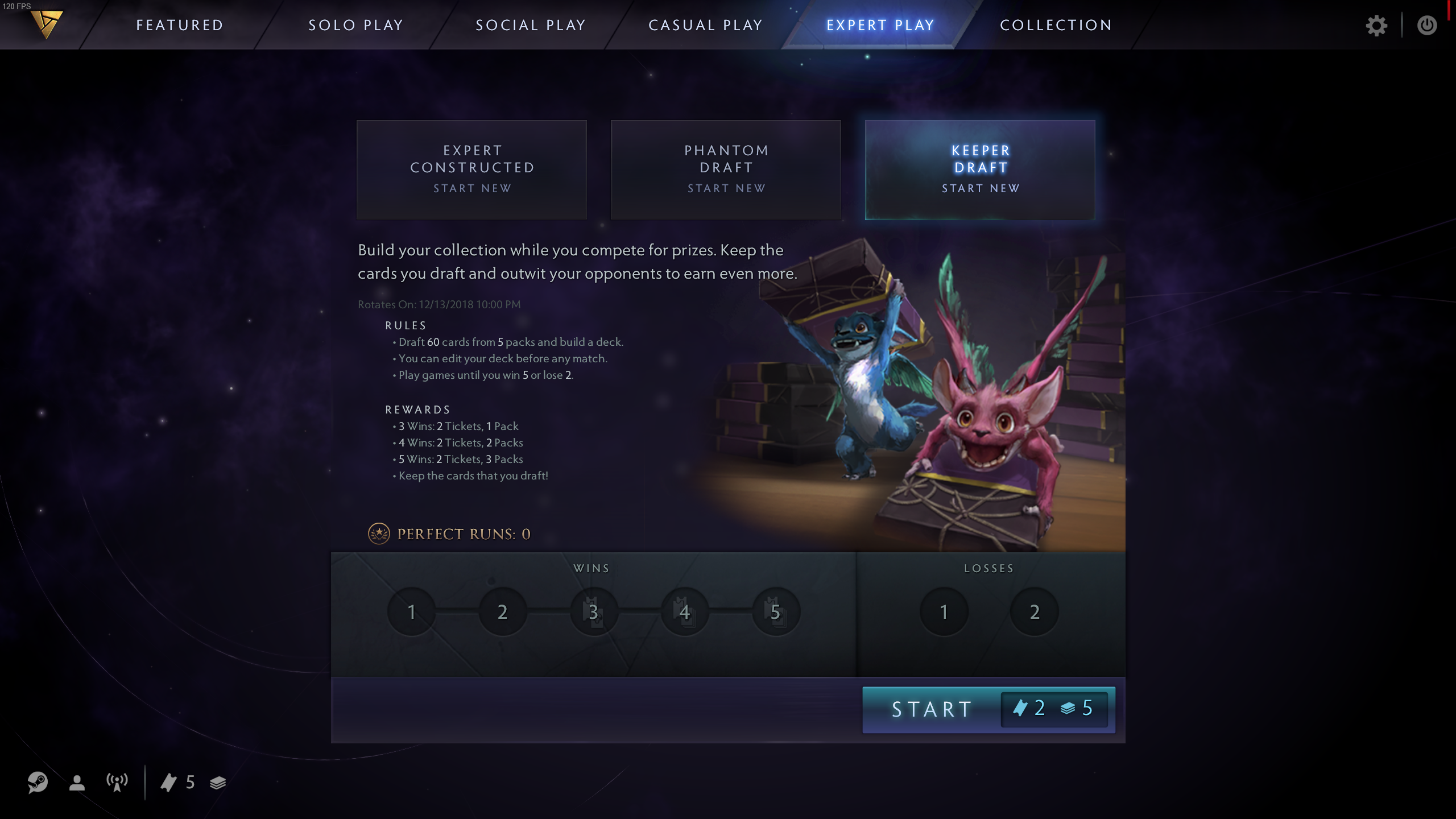Click the broadcast signal icon

tap(117, 783)
